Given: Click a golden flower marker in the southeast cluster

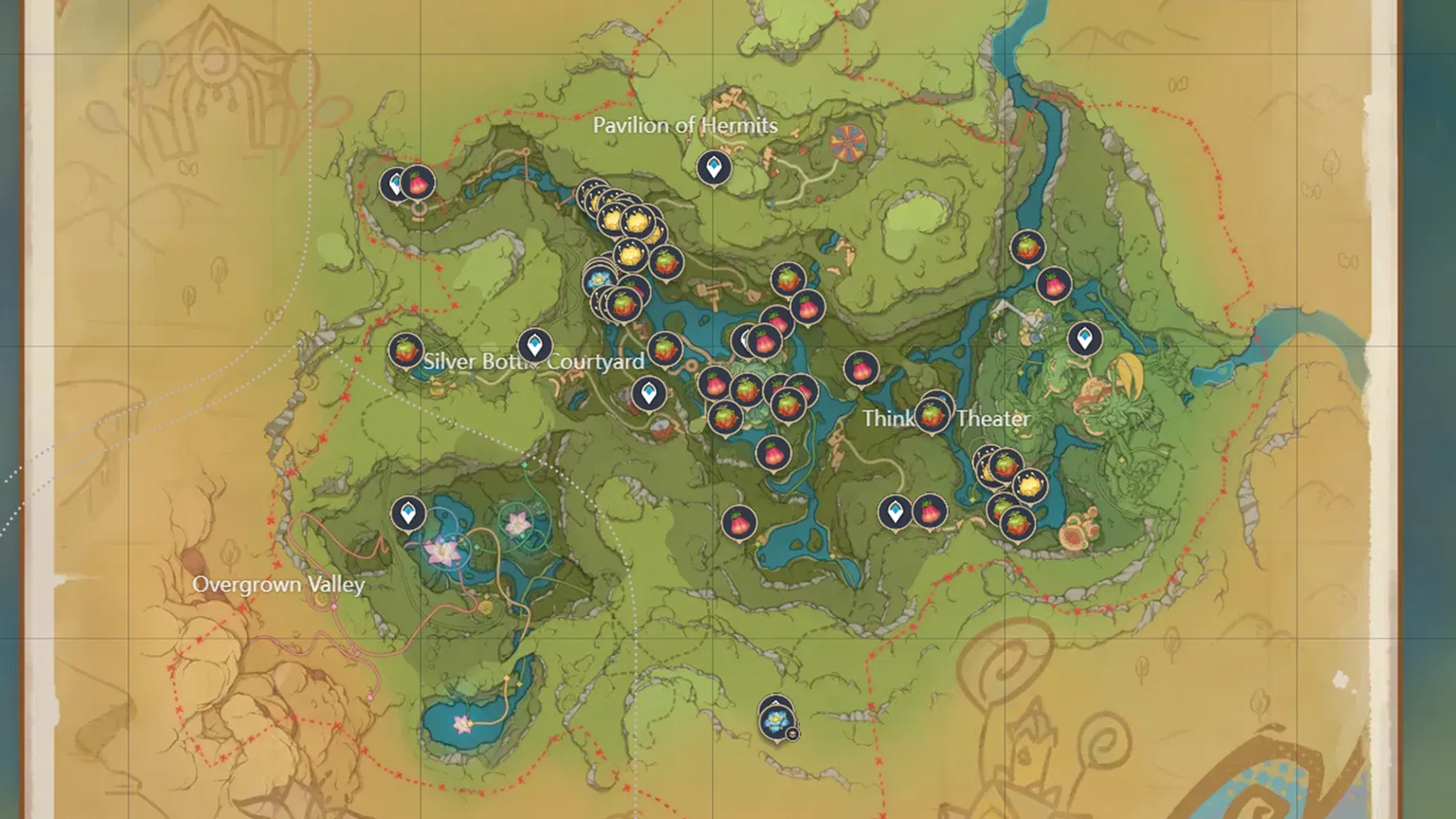Looking at the screenshot, I should click(1028, 483).
